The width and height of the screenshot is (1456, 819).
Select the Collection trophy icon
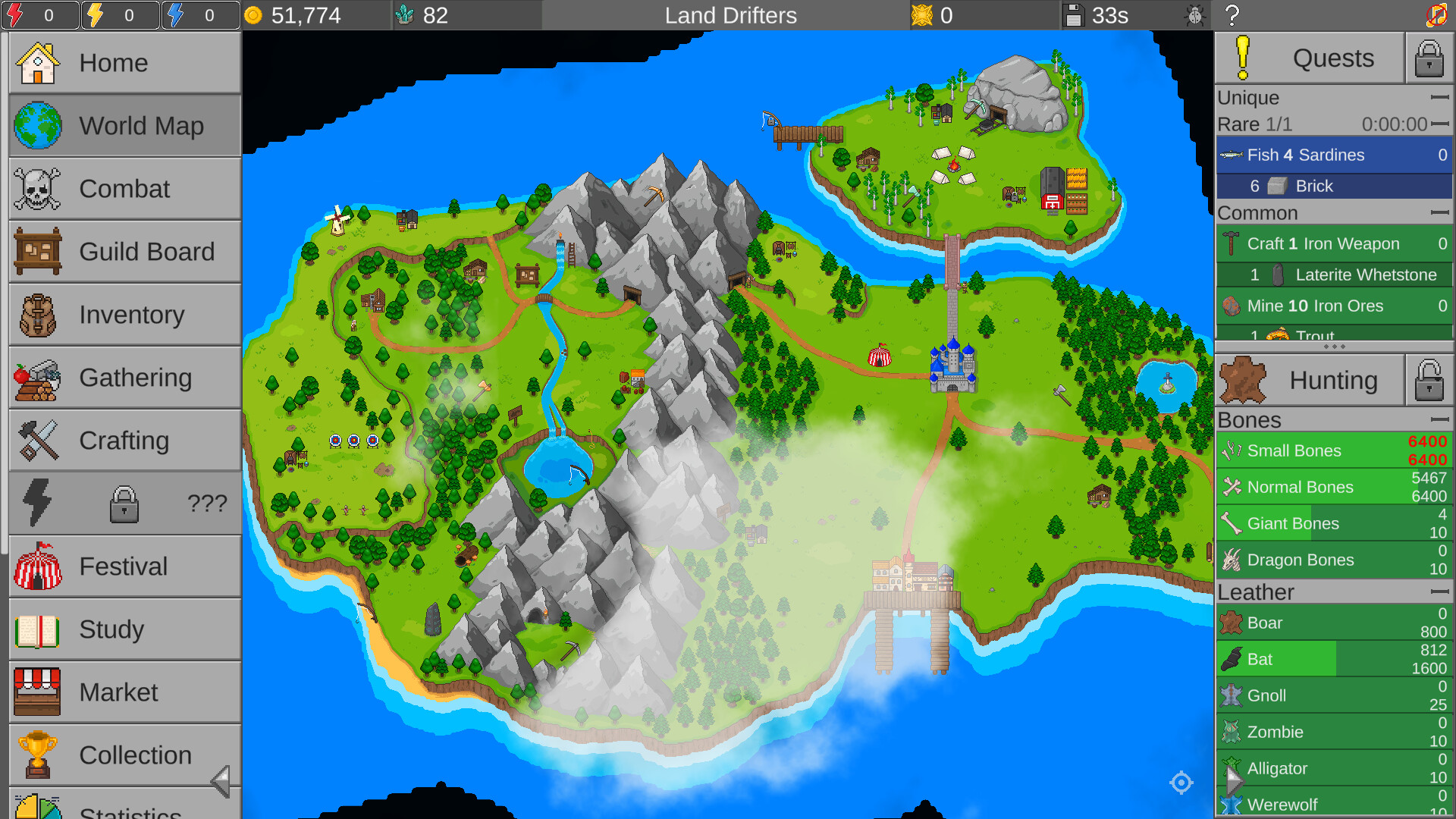36,755
